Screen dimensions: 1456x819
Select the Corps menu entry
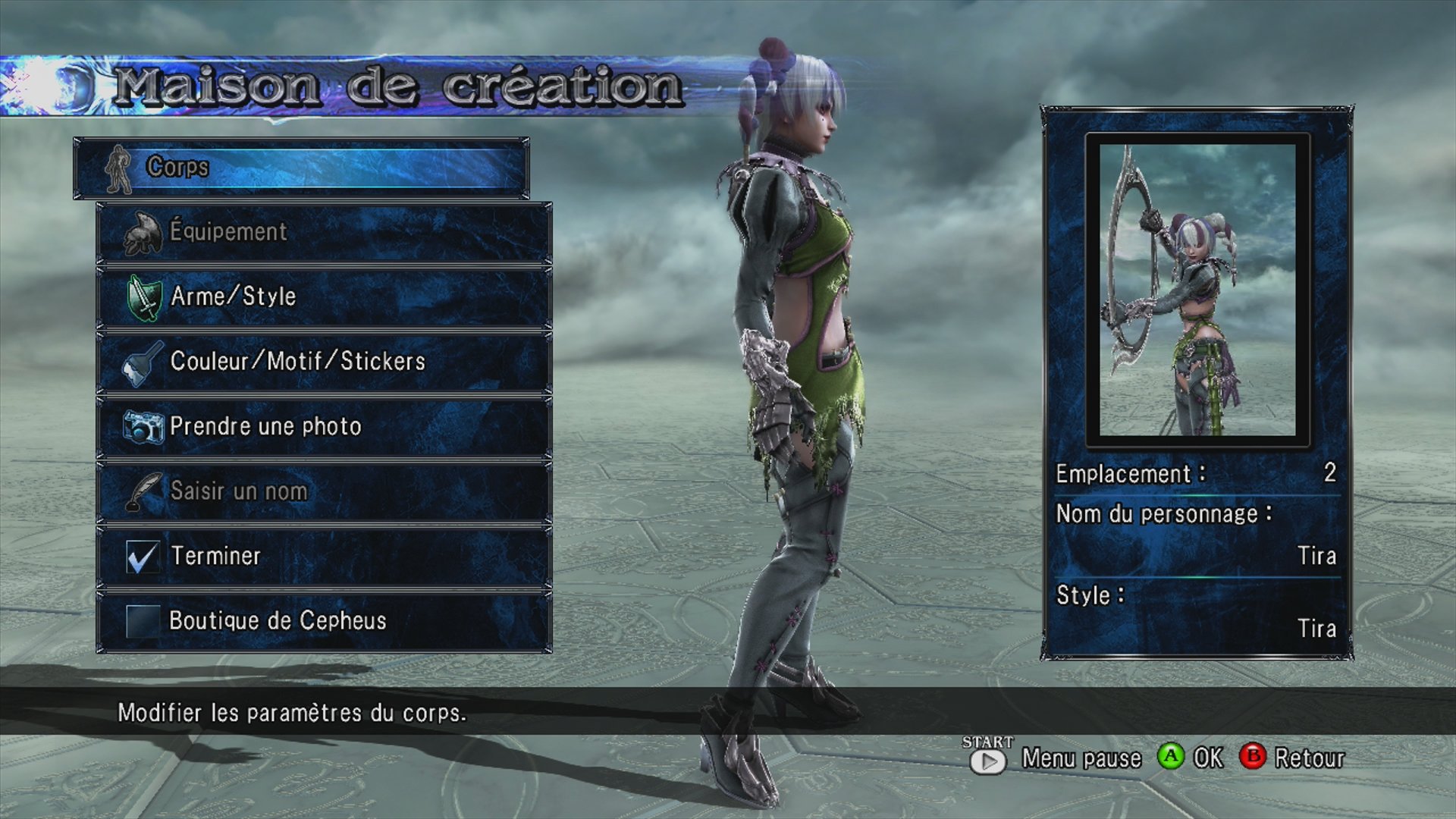(x=301, y=168)
